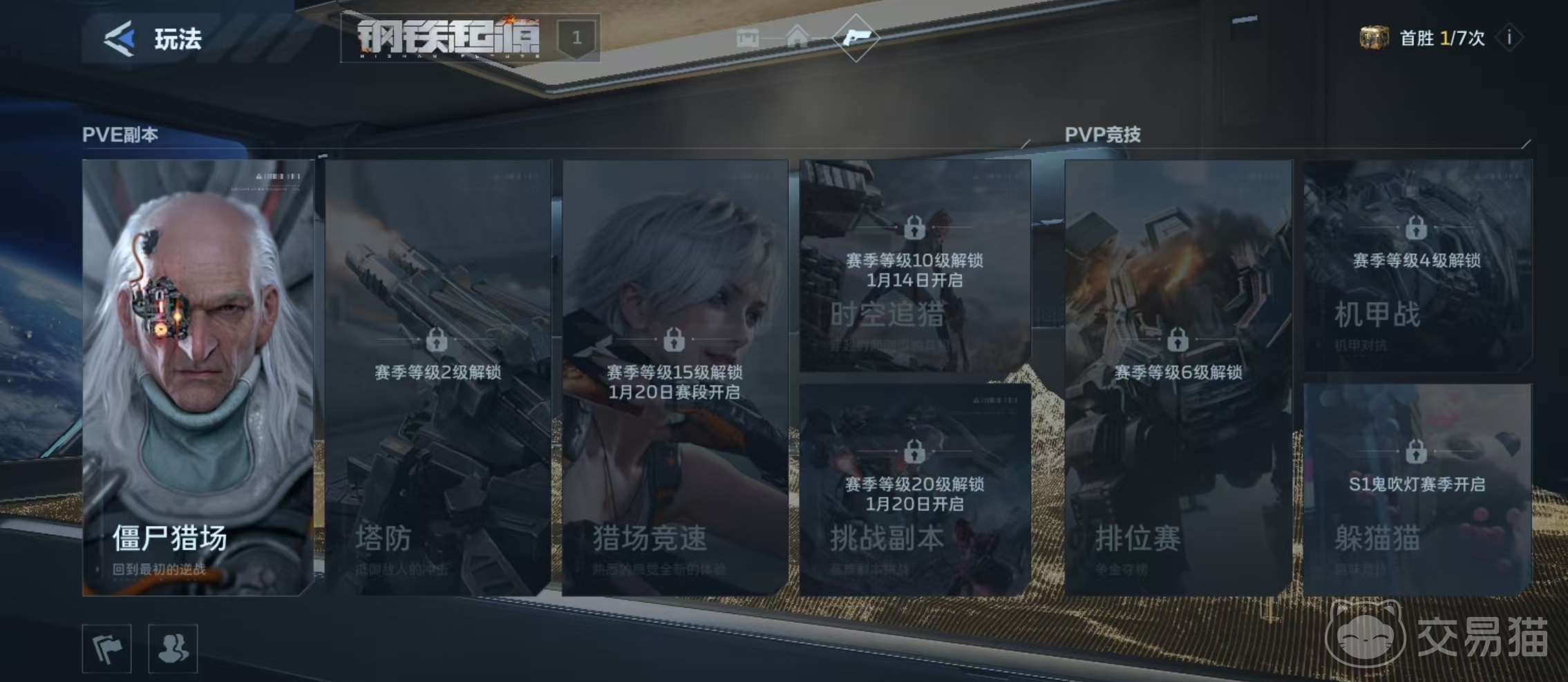1568x682 pixels.
Task: Pick the 挑战副本 mode card
Action: coord(915,489)
